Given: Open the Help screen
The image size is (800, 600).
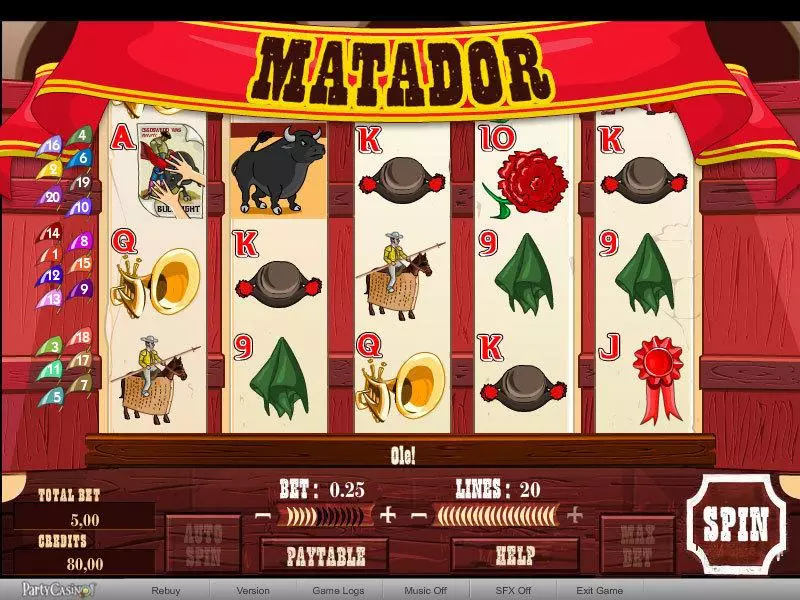Looking at the screenshot, I should point(515,554).
